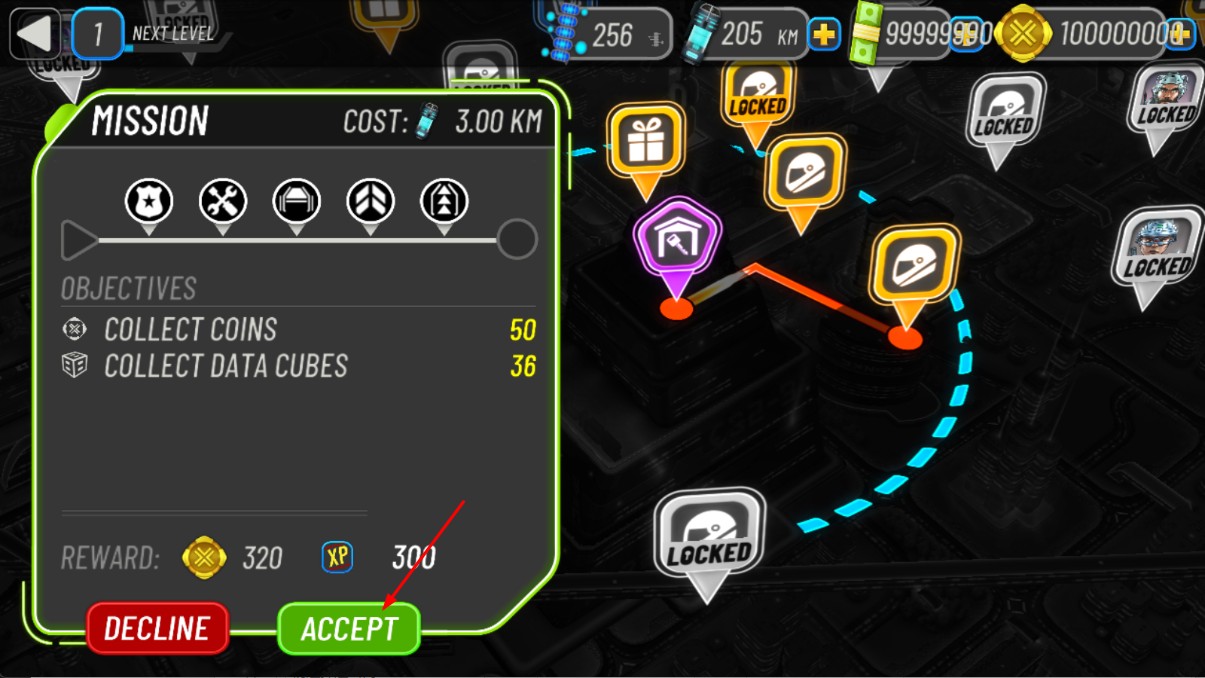Choose helmet marker at the red route's end
Viewport: 1205px width, 678px height.
point(914,267)
